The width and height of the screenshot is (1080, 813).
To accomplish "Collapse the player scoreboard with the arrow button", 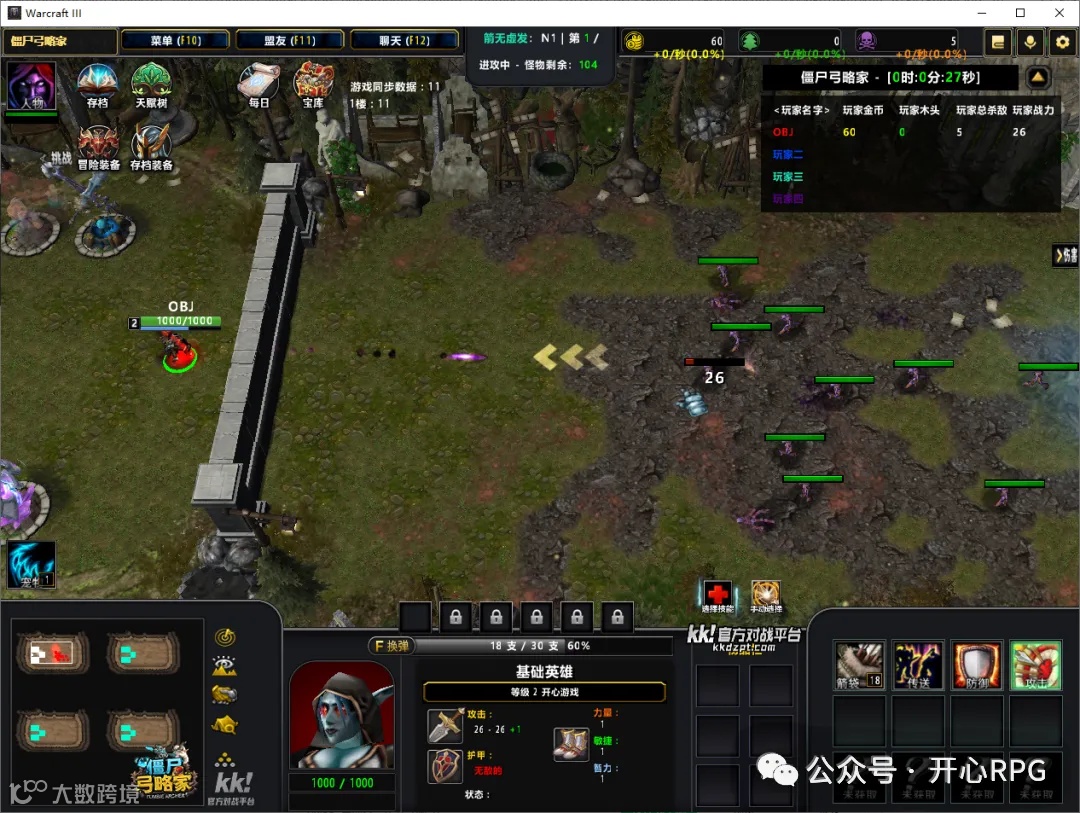I will point(1038,77).
